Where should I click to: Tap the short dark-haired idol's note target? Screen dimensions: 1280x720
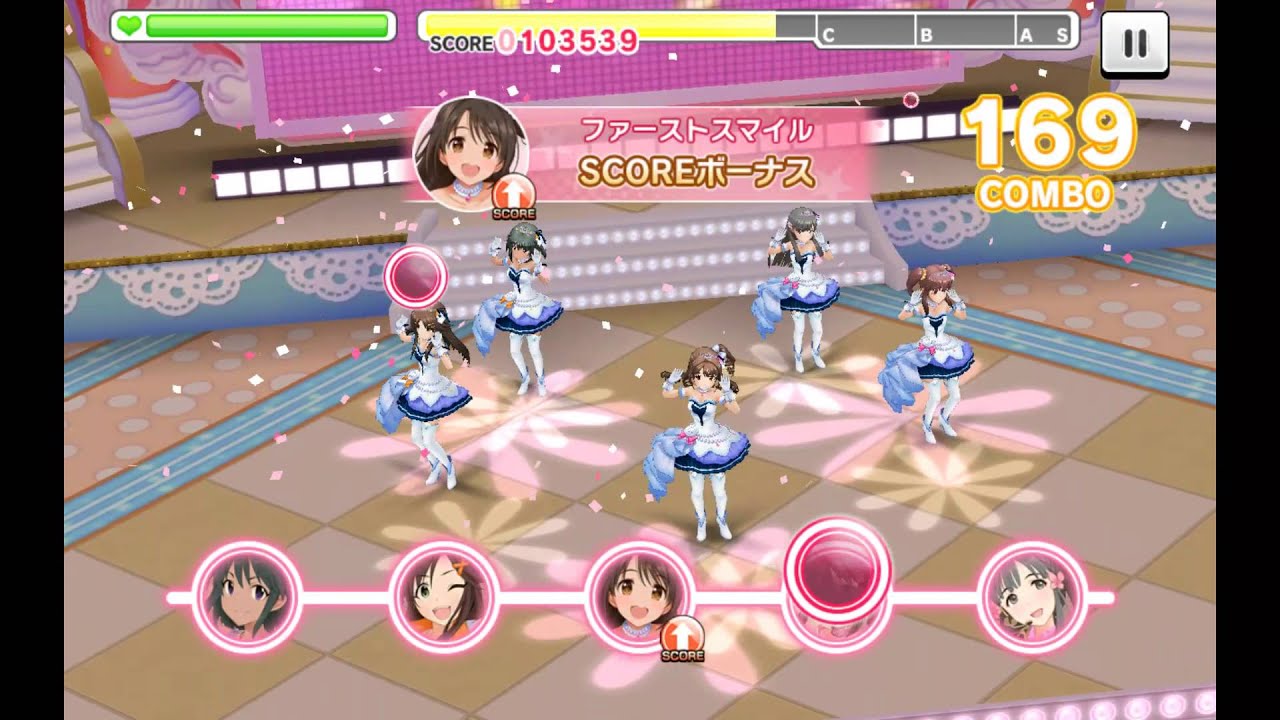[246, 597]
